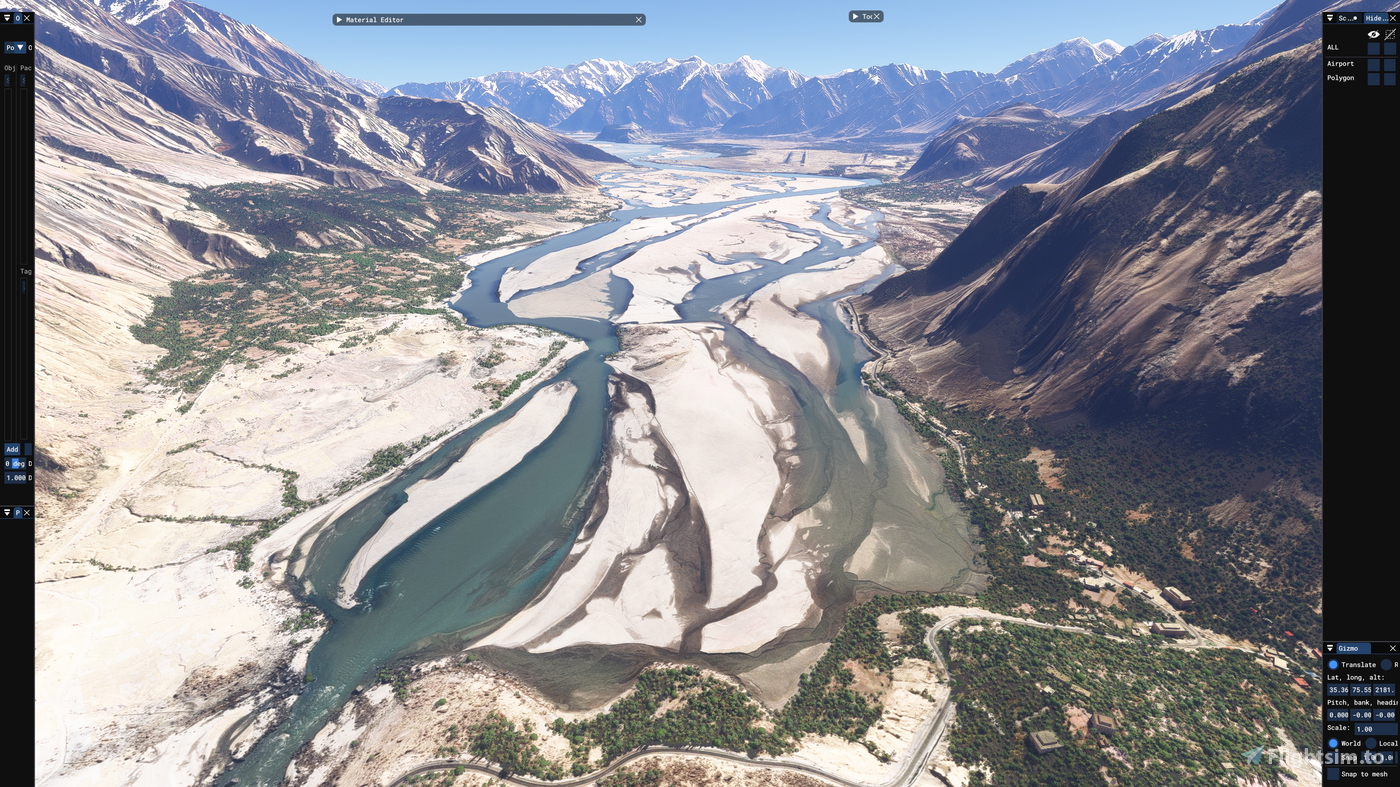
Task: Click the ALL row label in the Hide panel
Action: pos(1332,46)
